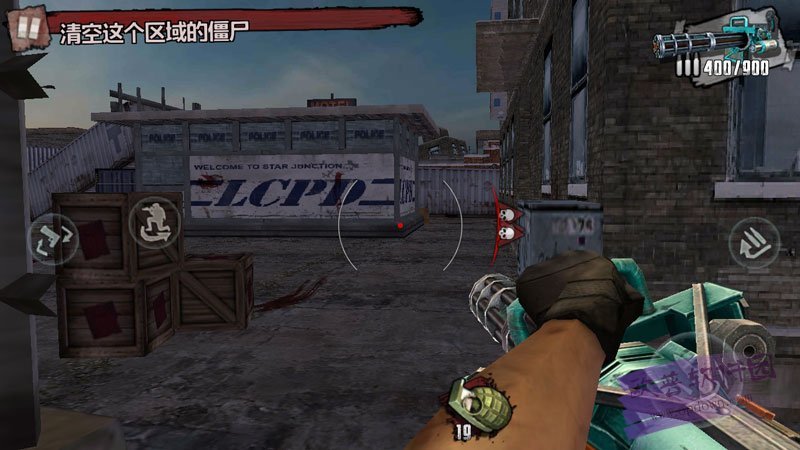
Task: Tap the minigun weapon icon
Action: 714,40
